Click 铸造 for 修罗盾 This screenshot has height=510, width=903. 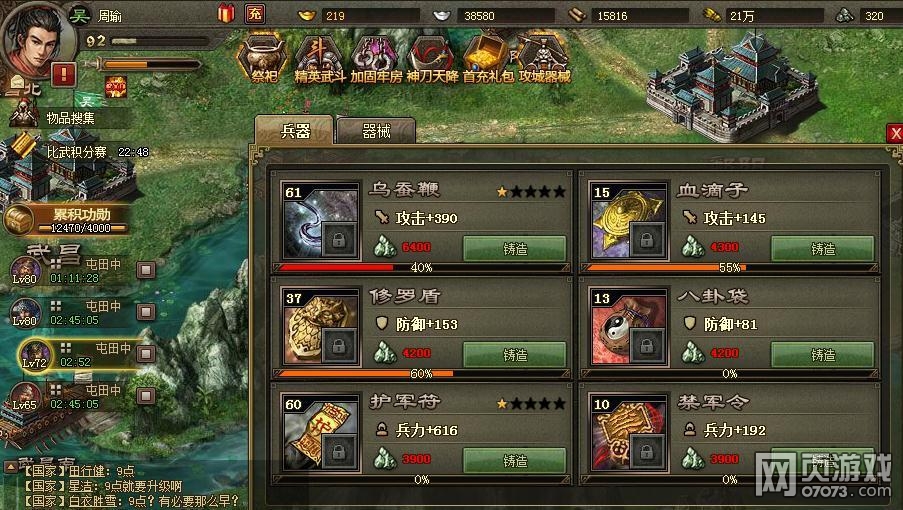[514, 355]
